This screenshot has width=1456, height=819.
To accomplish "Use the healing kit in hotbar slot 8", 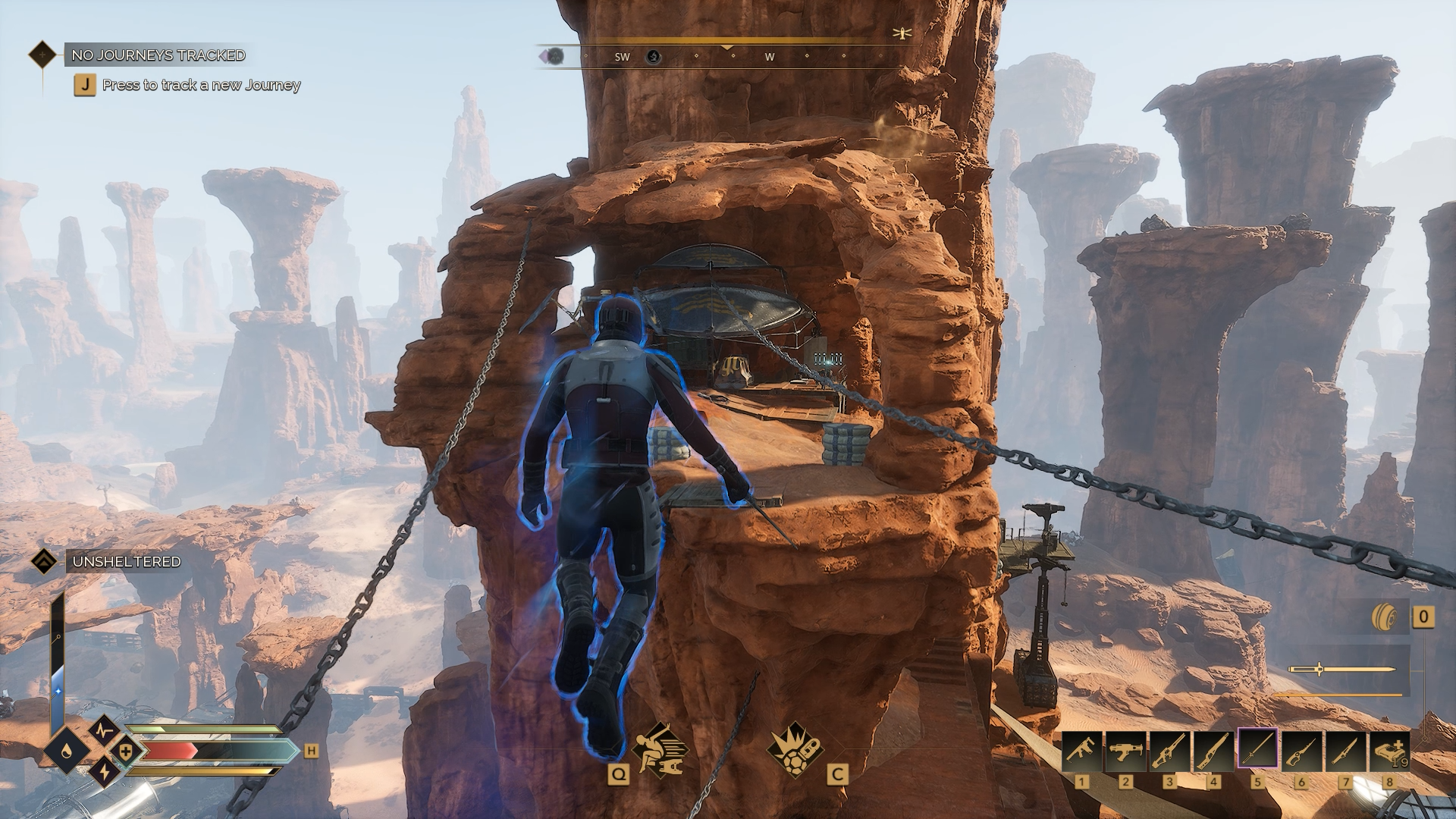I will (x=1389, y=751).
